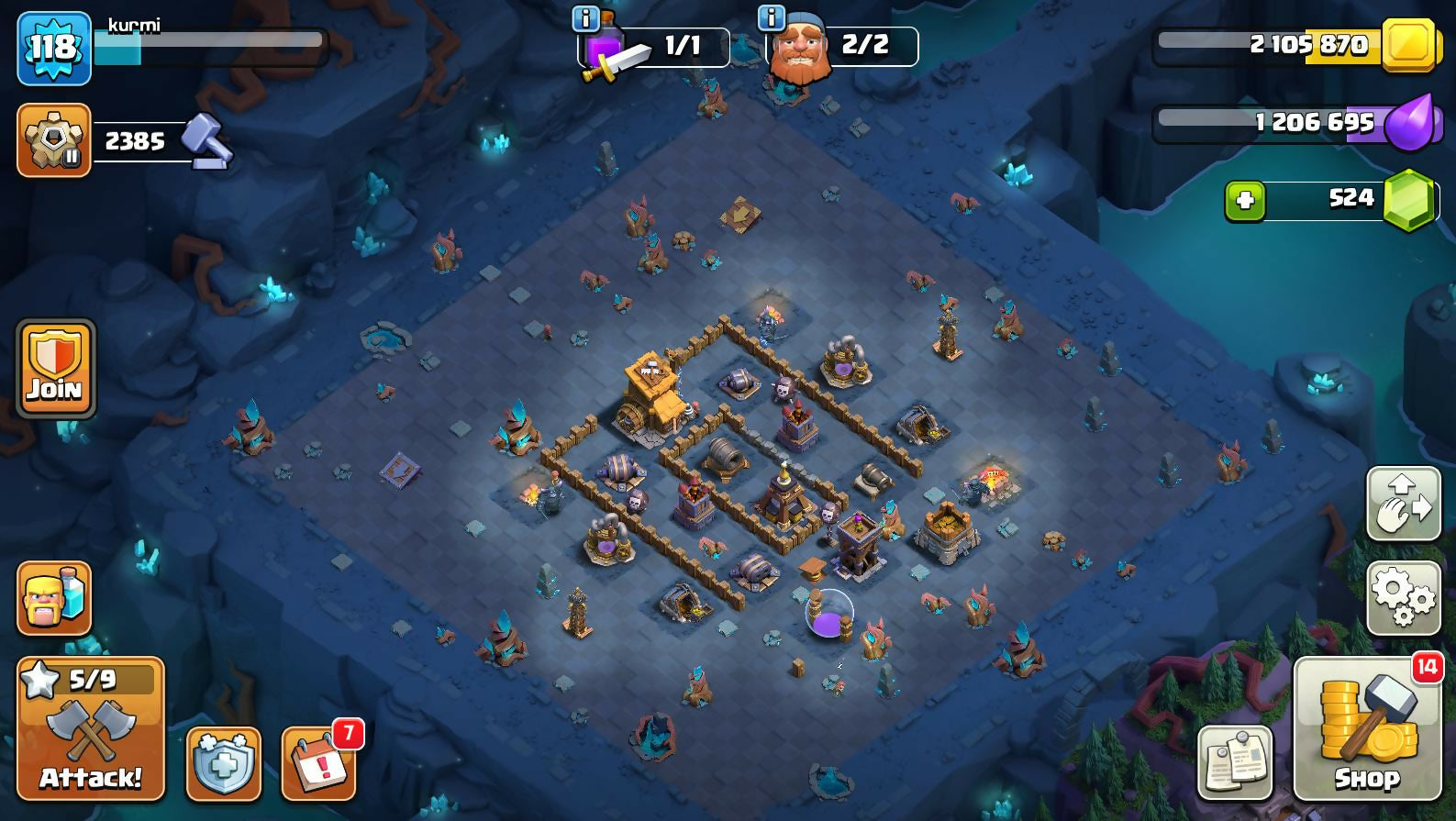Viewport: 1456px width, 821px height.
Task: Open the news notes clipboard
Action: point(1235,762)
